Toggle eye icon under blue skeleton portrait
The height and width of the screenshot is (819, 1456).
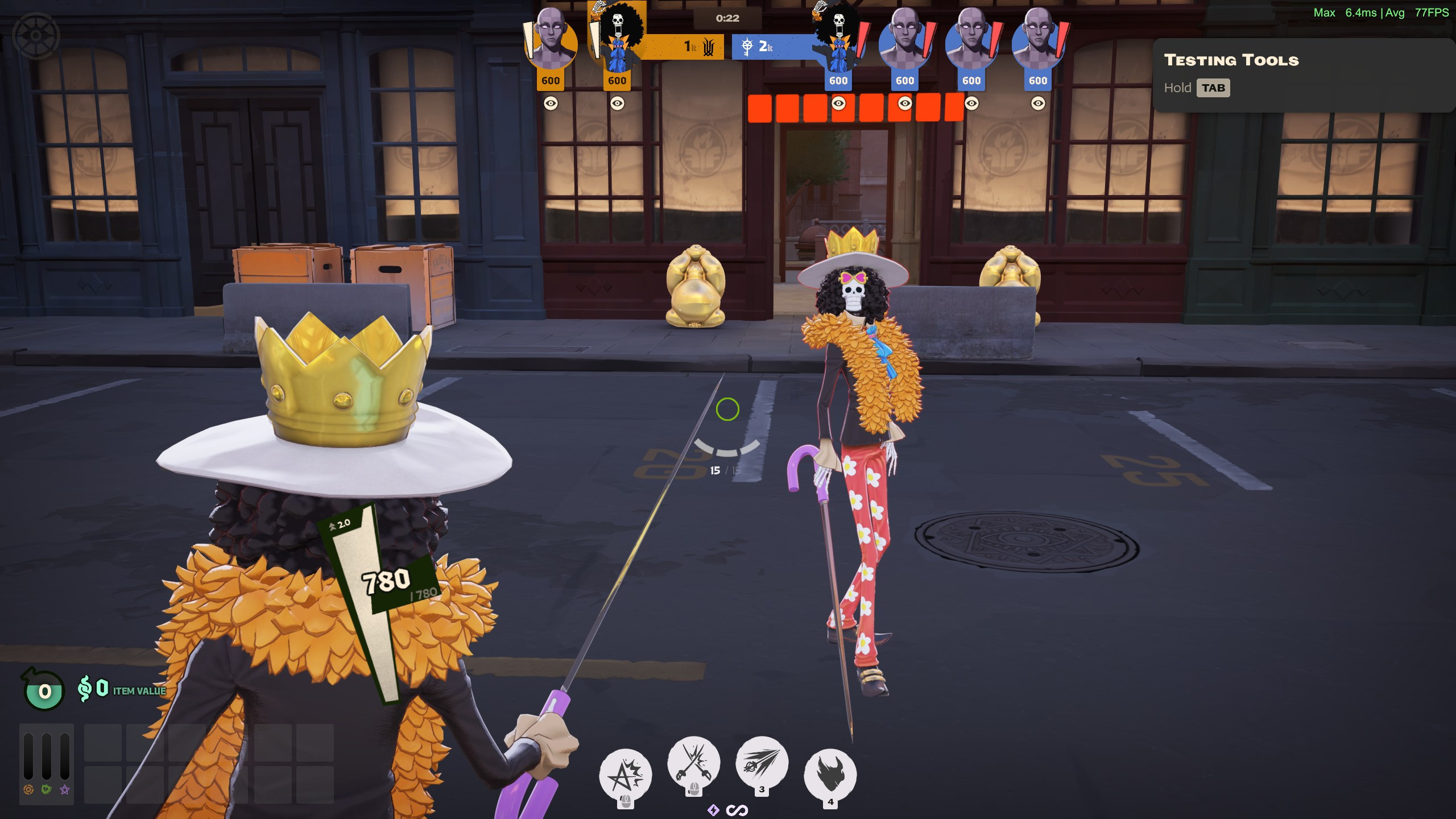coord(838,103)
